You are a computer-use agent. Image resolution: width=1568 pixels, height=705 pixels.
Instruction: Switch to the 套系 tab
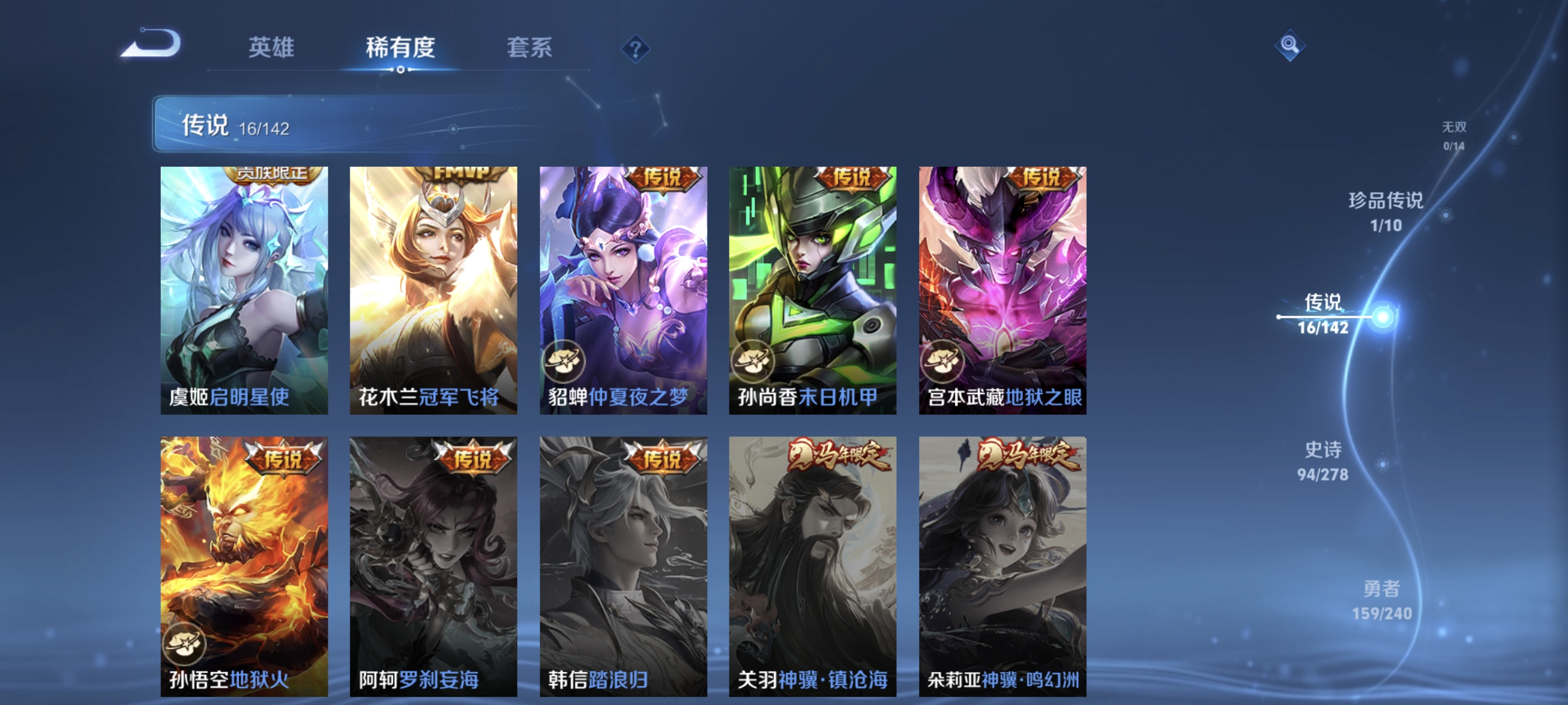pos(530,49)
